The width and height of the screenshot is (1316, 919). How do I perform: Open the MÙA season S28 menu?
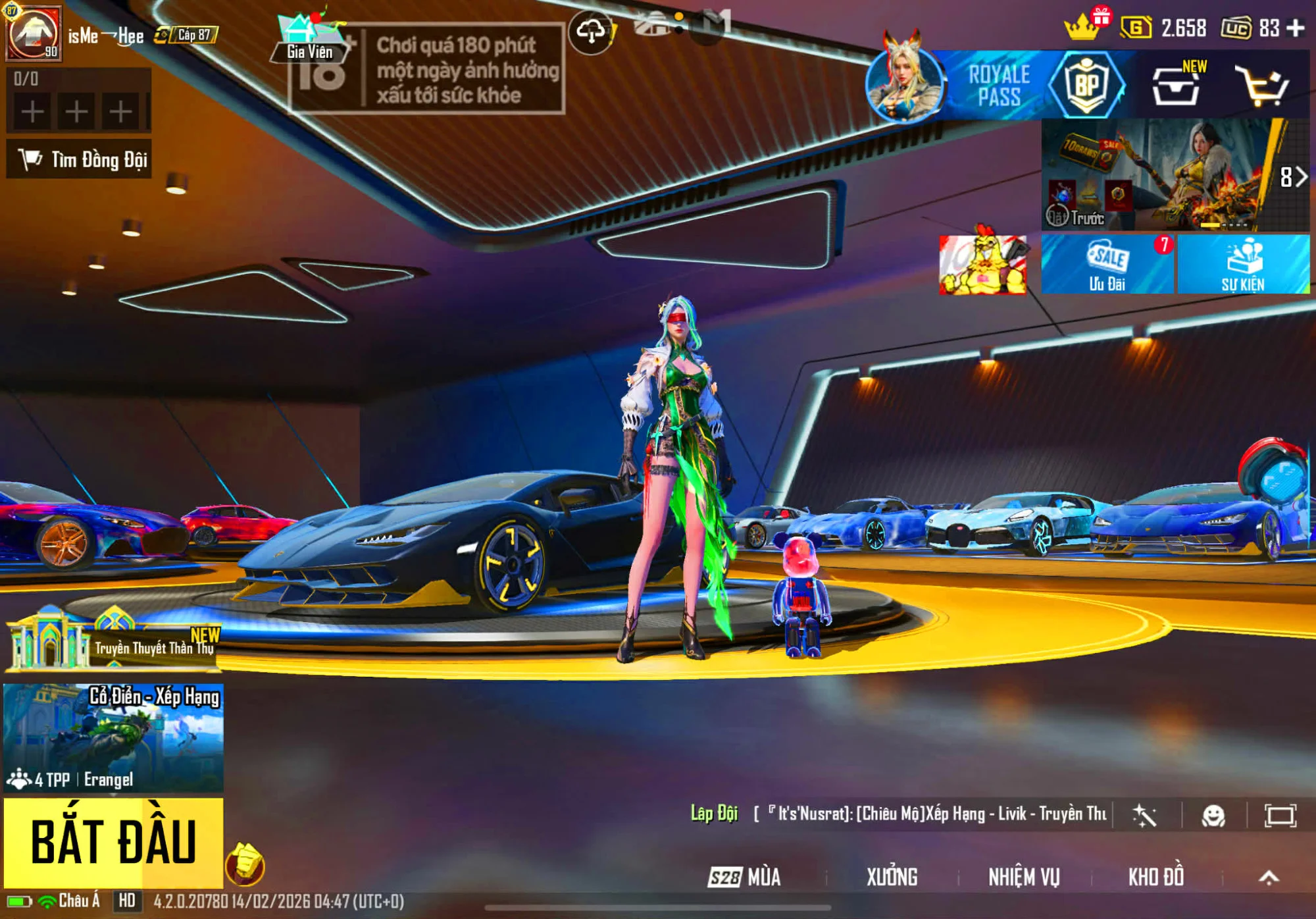pos(745,877)
